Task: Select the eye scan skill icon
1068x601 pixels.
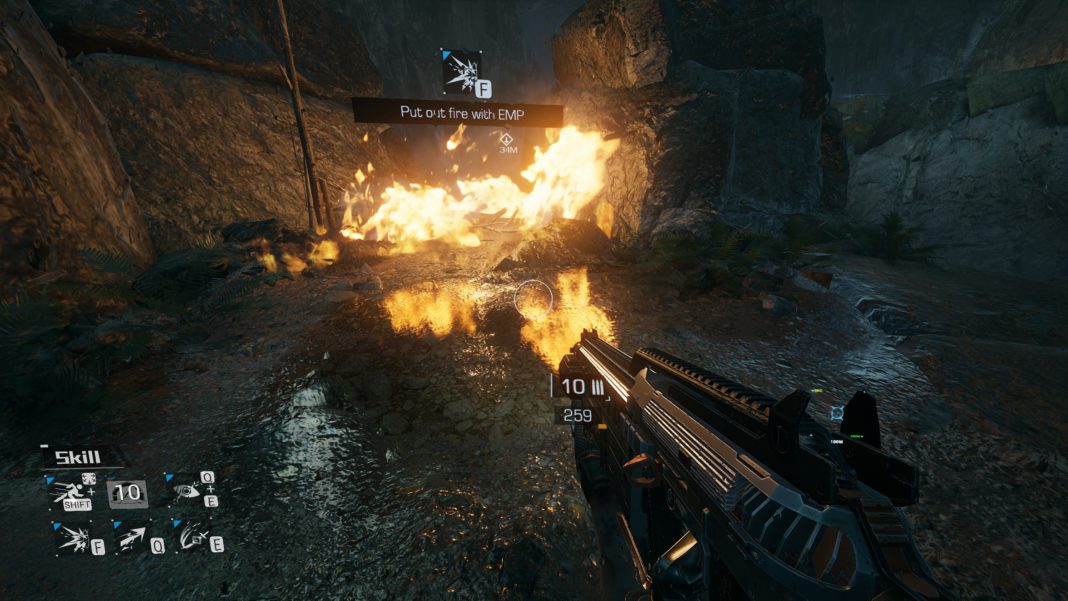Action: click(186, 490)
